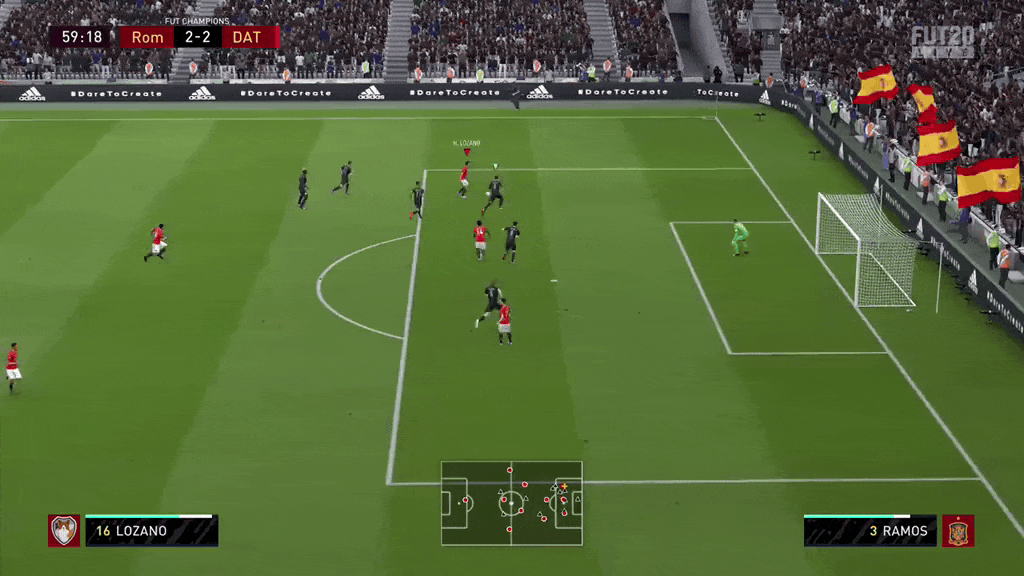Click the Spain crest beside Ramos
The width and height of the screenshot is (1024, 576).
coord(958,531)
